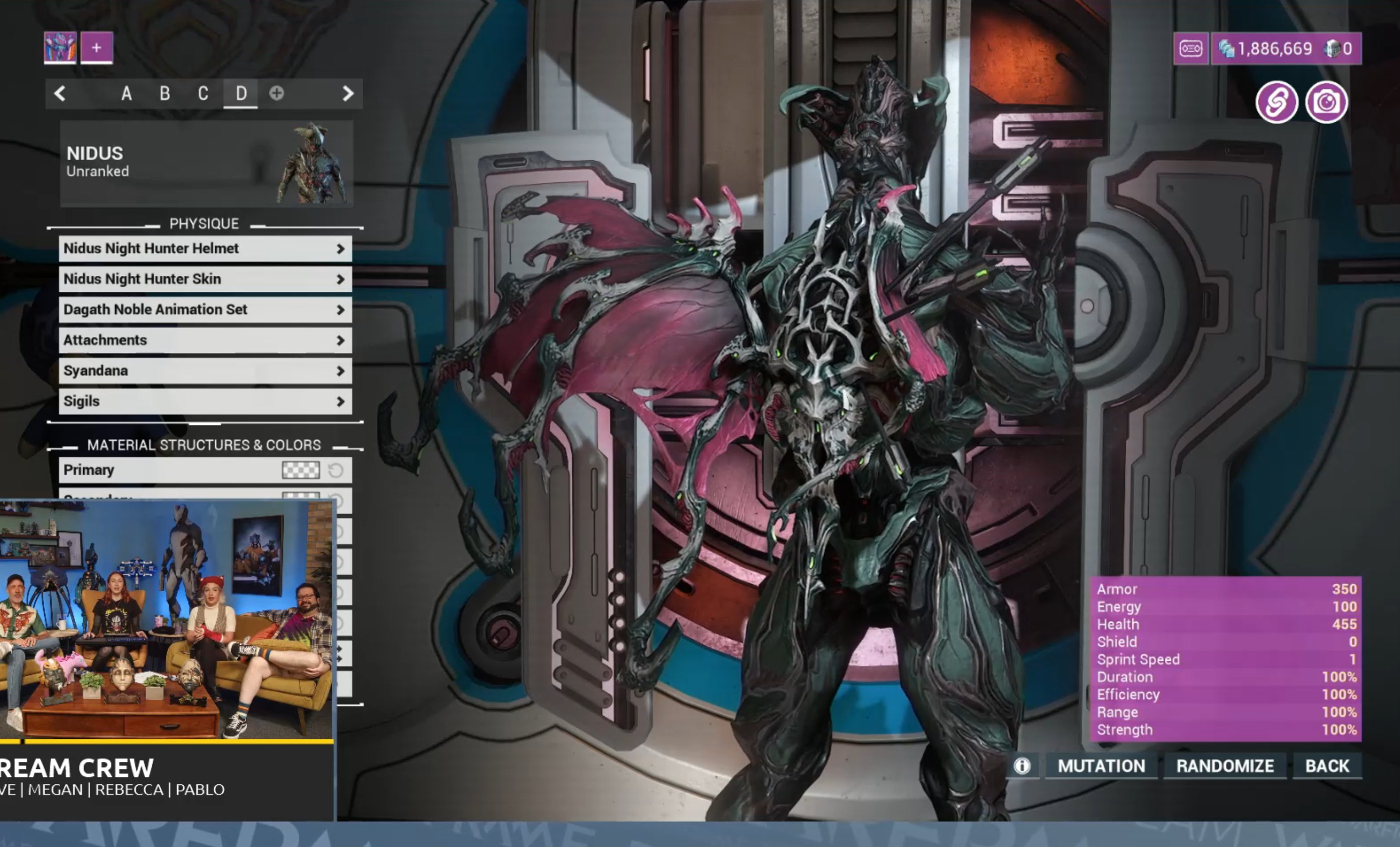
Task: Open the Primary color swatch picker
Action: pyautogui.click(x=301, y=471)
